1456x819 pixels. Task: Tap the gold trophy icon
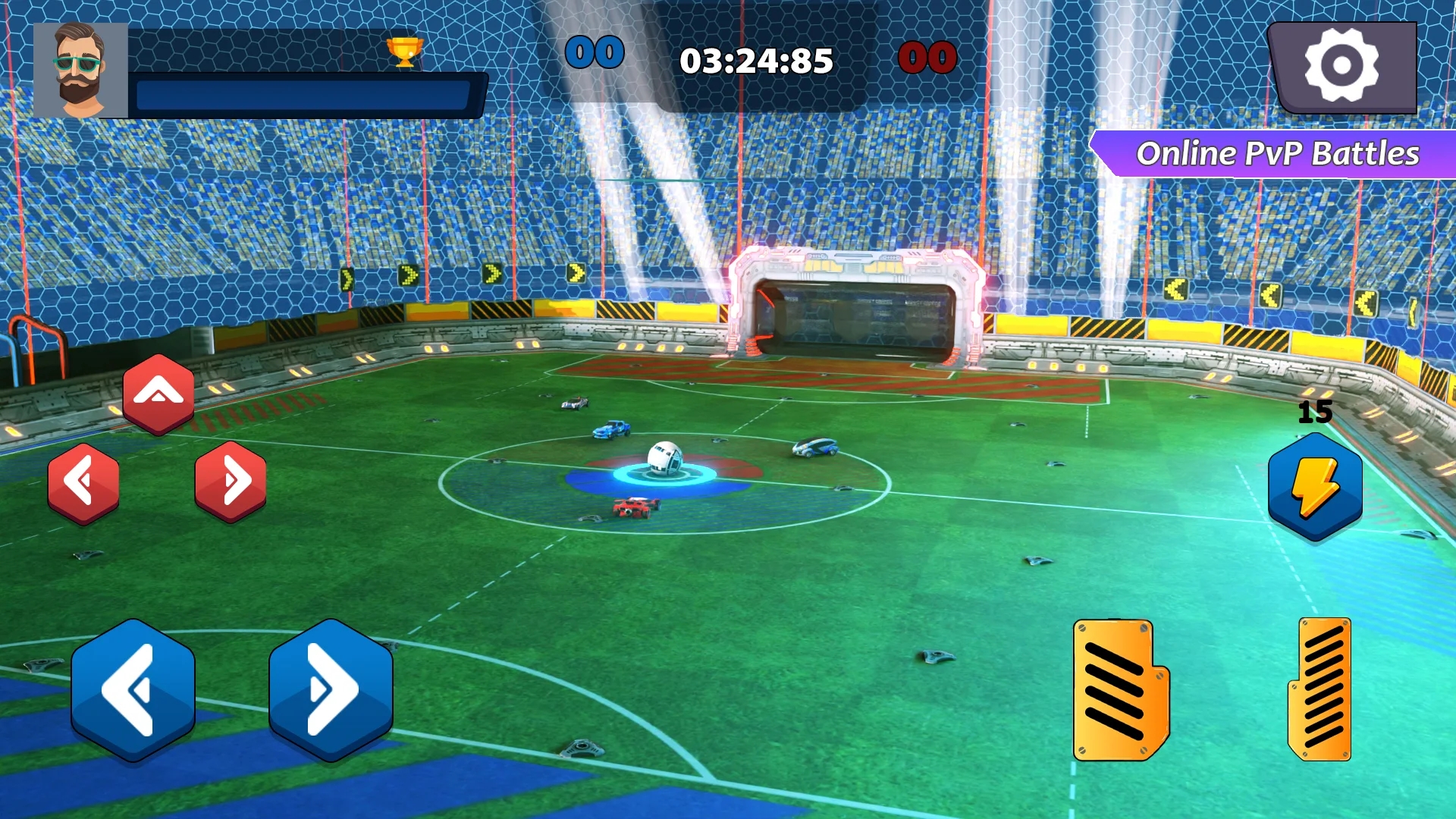pyautogui.click(x=404, y=52)
